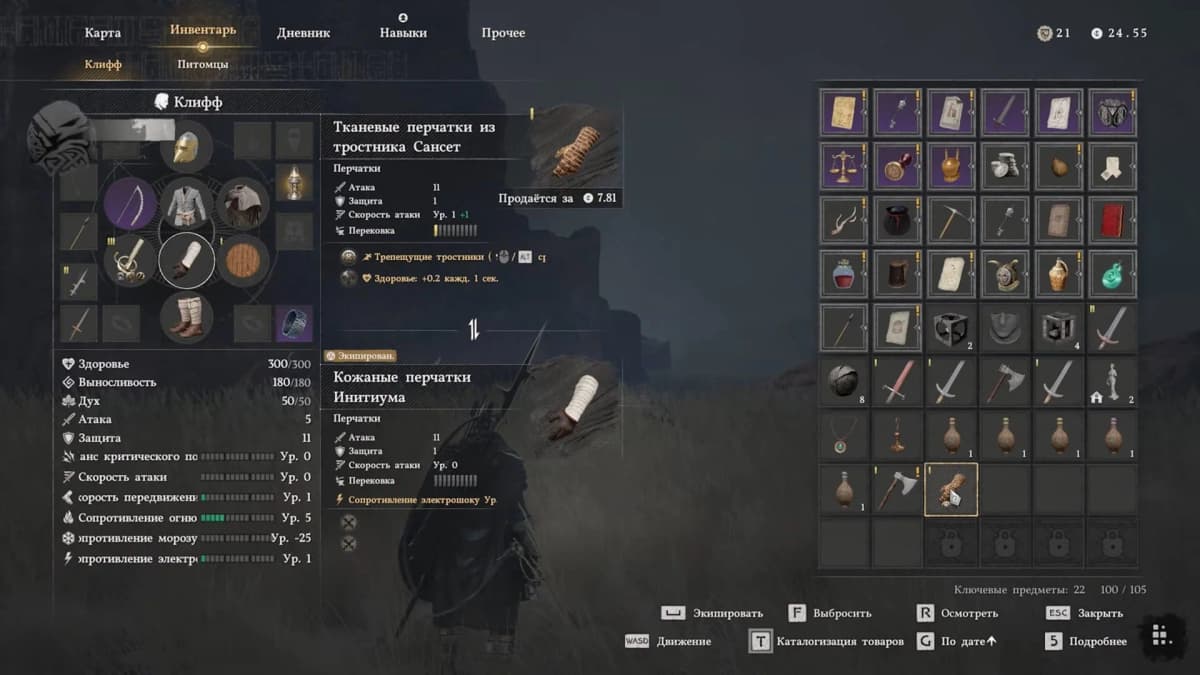This screenshot has height=675, width=1200.
Task: Select the equipped ring in purple slot
Action: pos(293,323)
